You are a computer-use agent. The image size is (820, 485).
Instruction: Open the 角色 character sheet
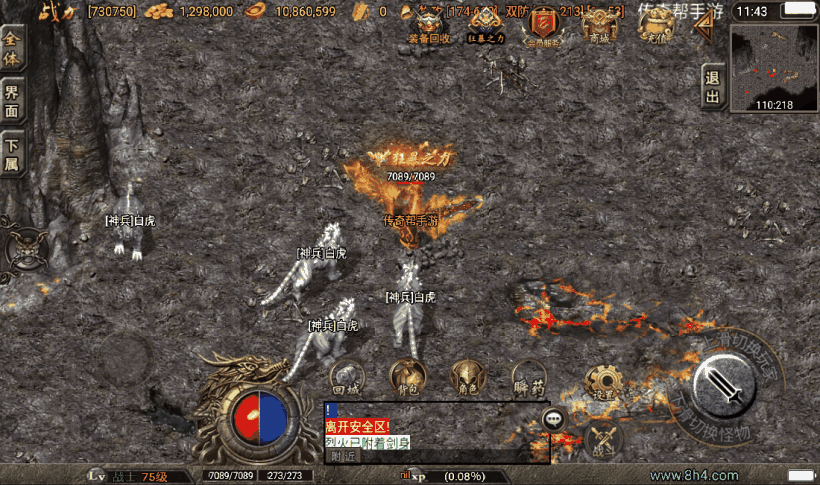[x=468, y=376]
